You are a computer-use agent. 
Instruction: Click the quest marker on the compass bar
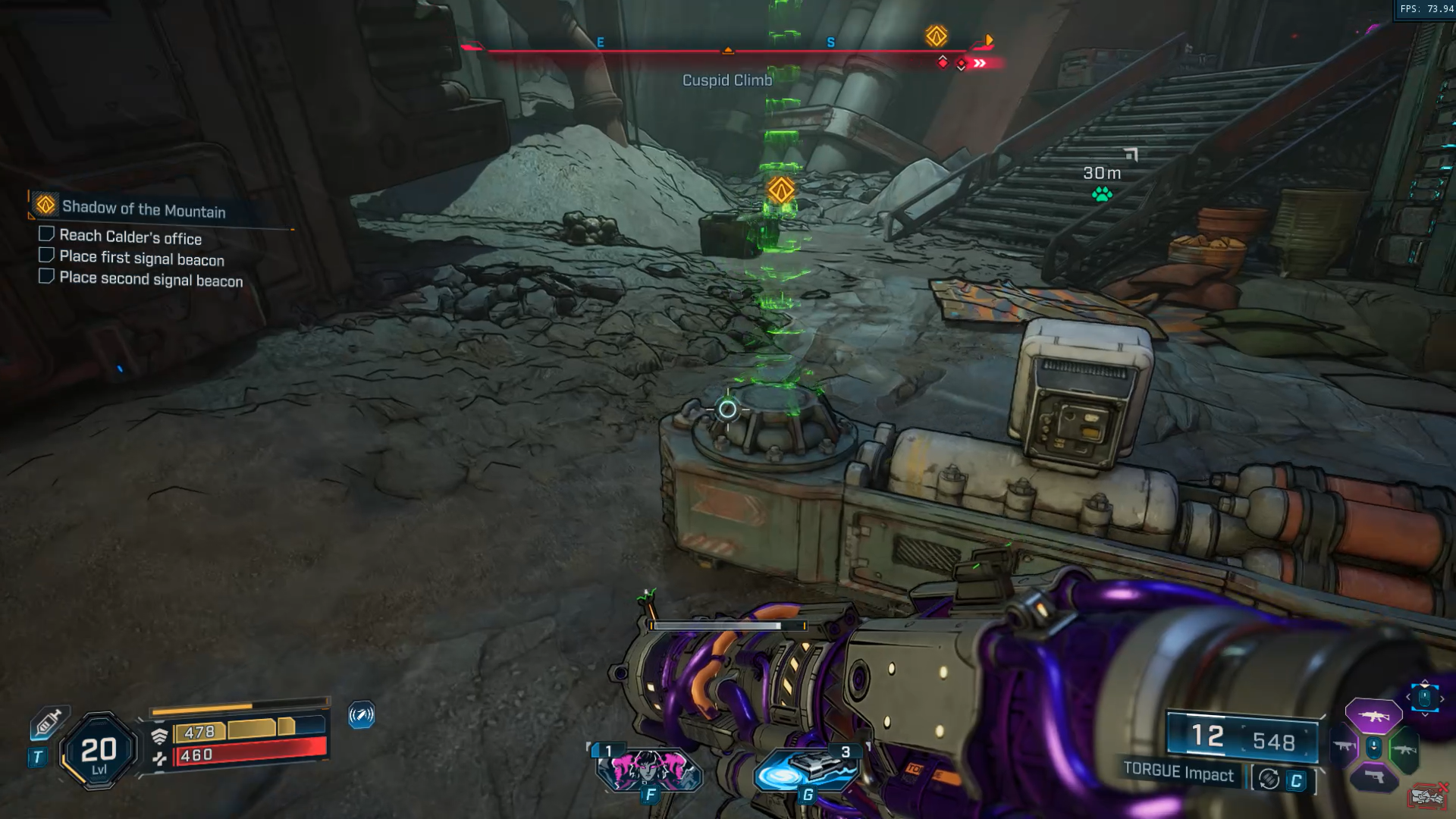click(936, 36)
